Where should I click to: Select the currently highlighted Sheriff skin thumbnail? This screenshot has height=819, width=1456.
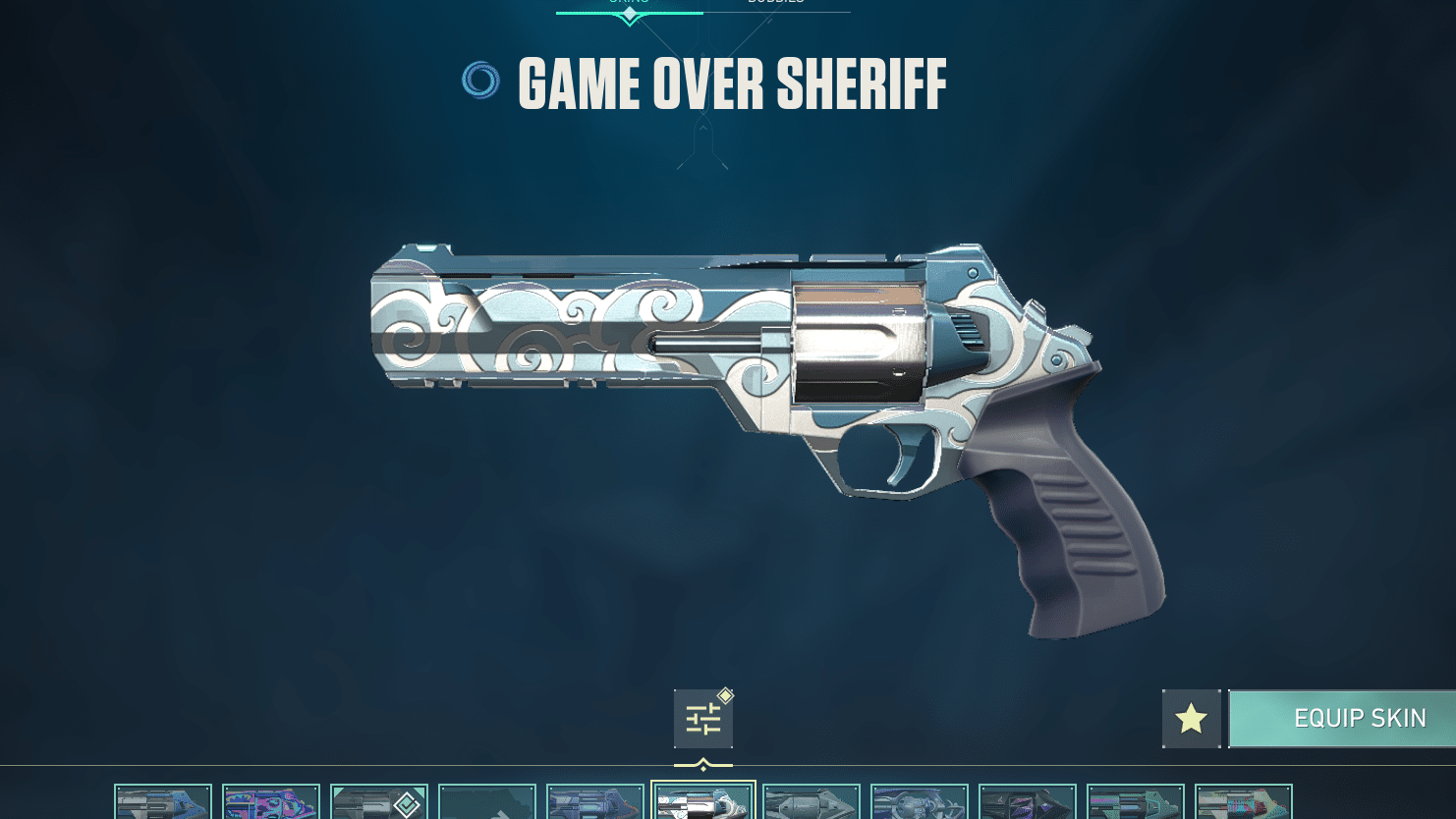[703, 802]
